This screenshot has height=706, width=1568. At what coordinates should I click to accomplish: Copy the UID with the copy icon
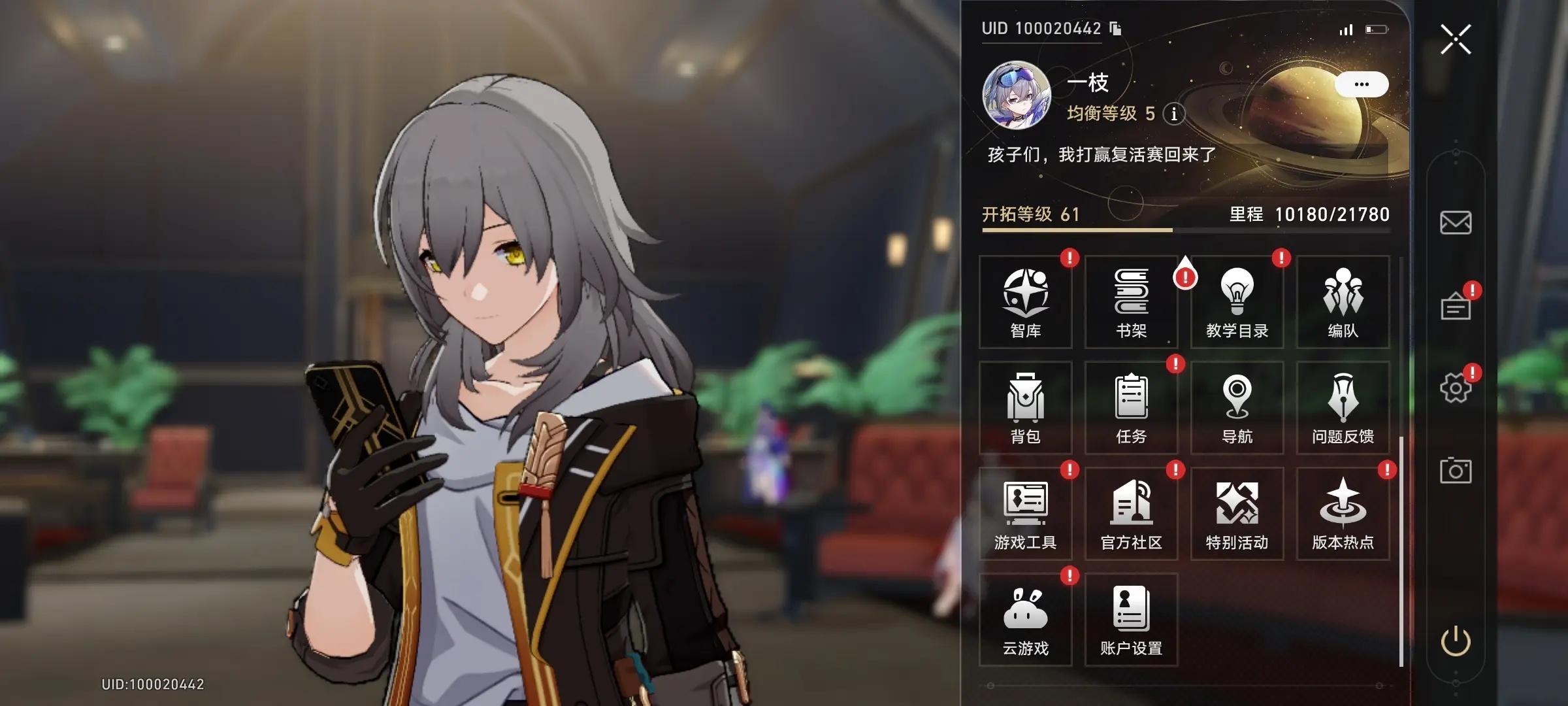click(x=1116, y=29)
